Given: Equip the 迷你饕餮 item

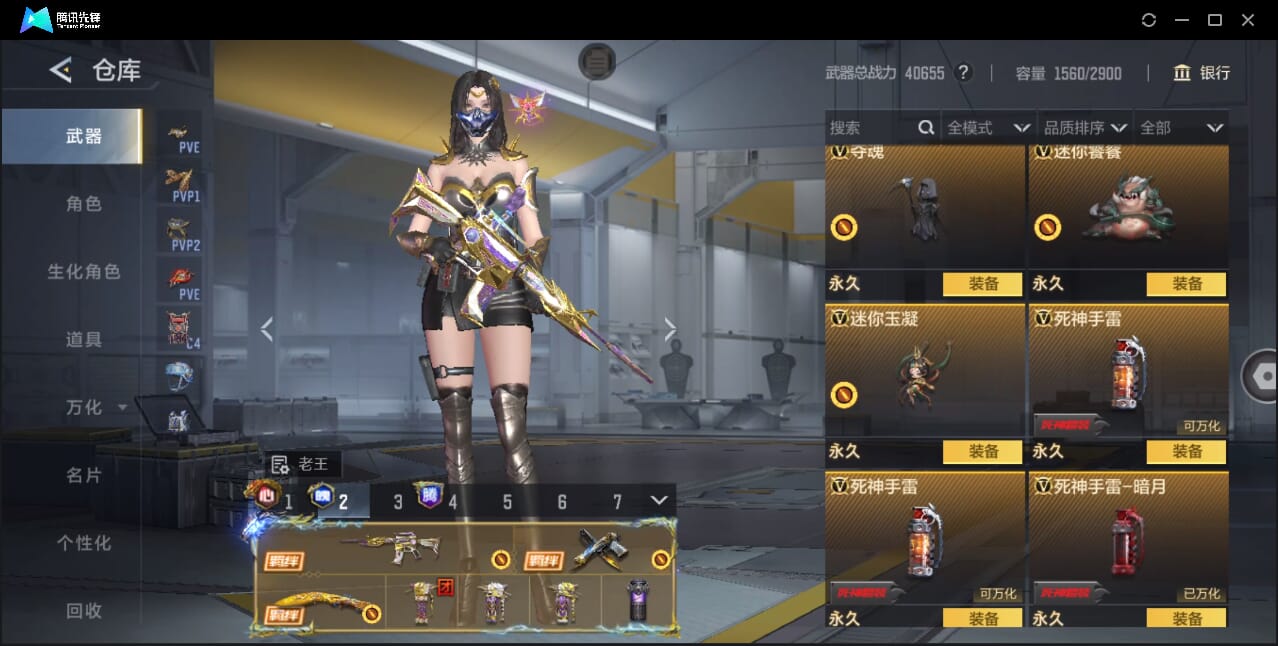Looking at the screenshot, I should pyautogui.click(x=1186, y=284).
